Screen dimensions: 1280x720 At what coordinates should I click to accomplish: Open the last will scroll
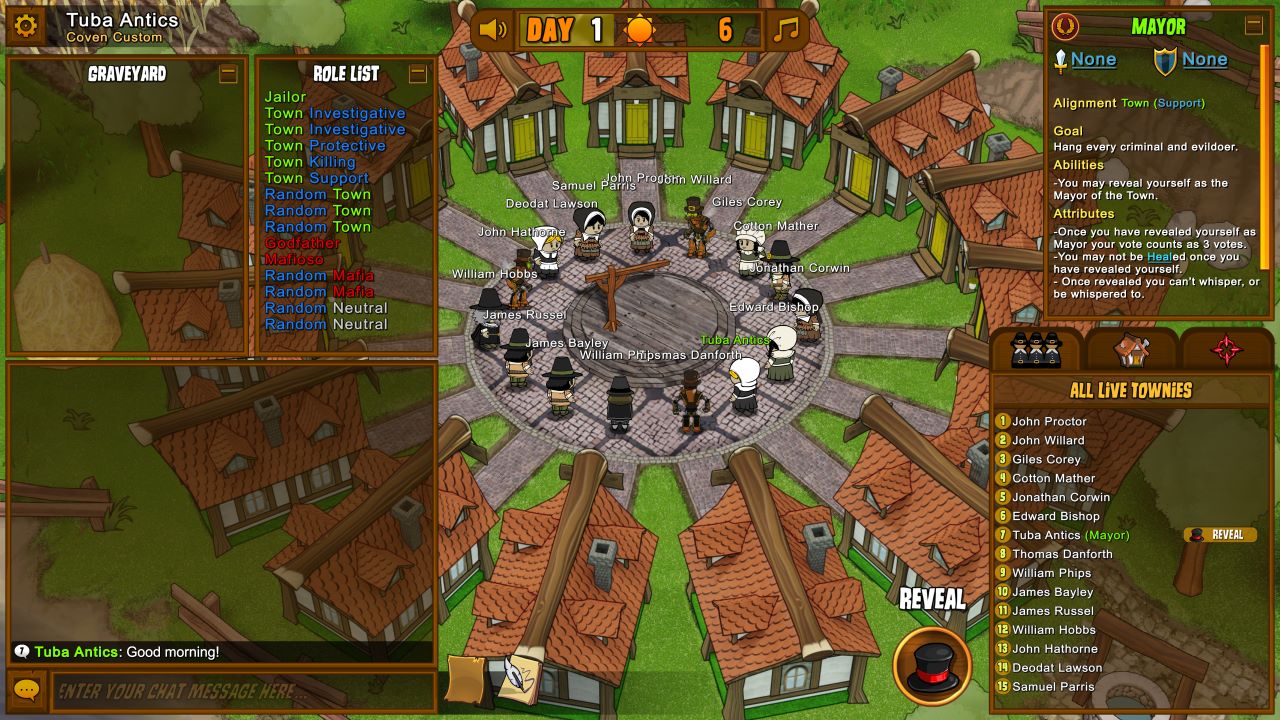coord(467,678)
